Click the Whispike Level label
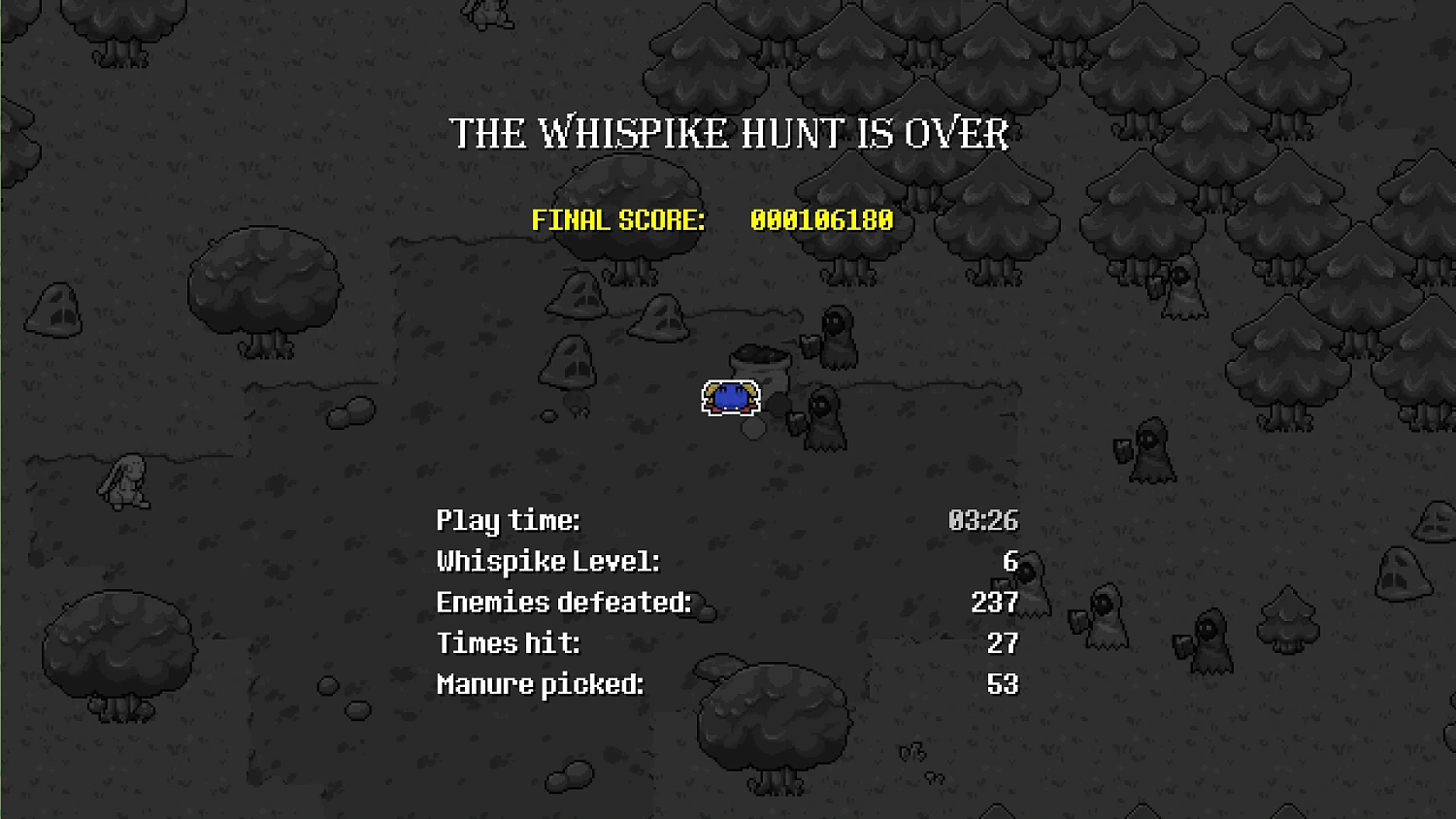Image resolution: width=1456 pixels, height=819 pixels. point(548,562)
